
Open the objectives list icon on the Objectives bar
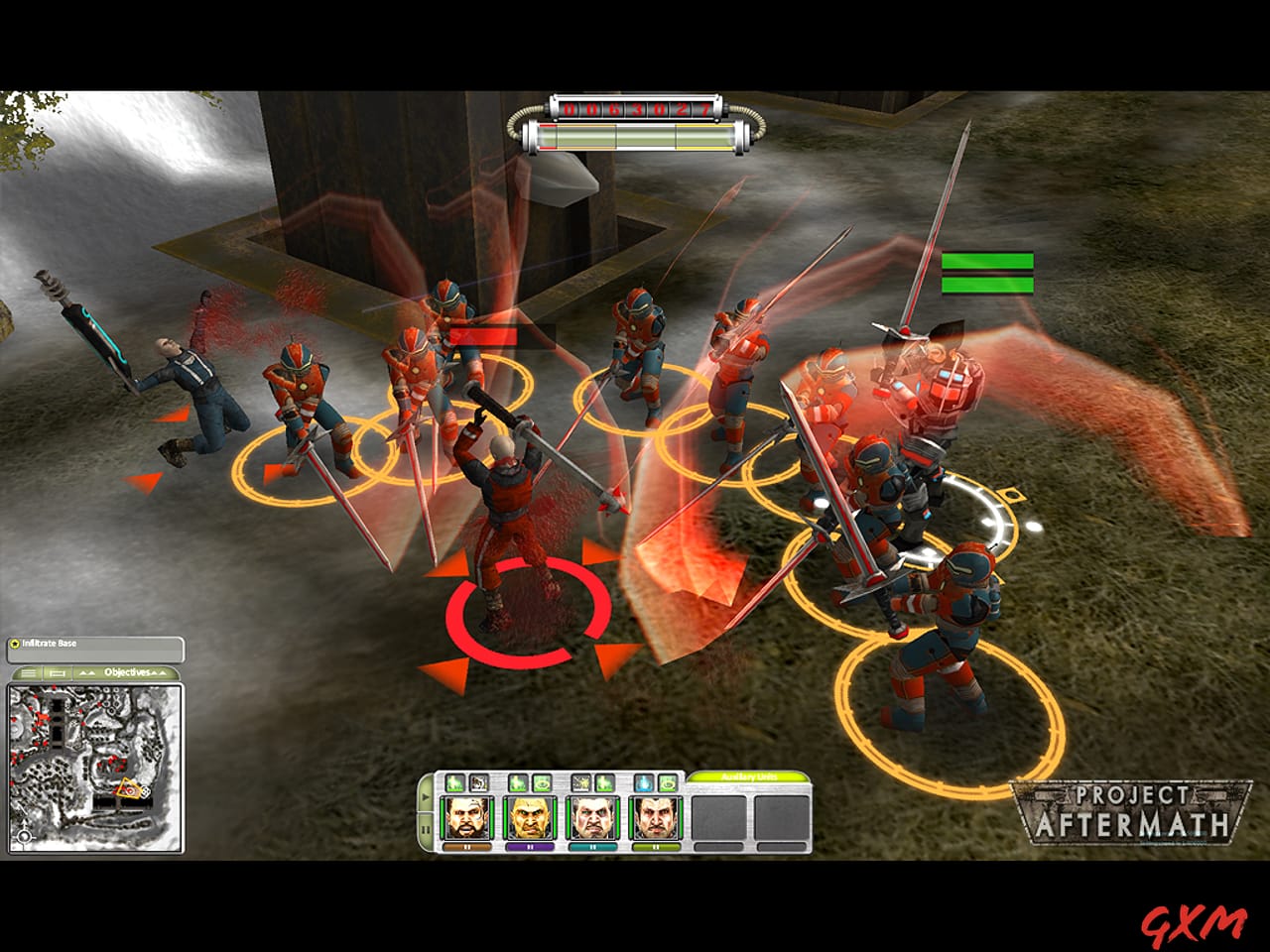29,673
